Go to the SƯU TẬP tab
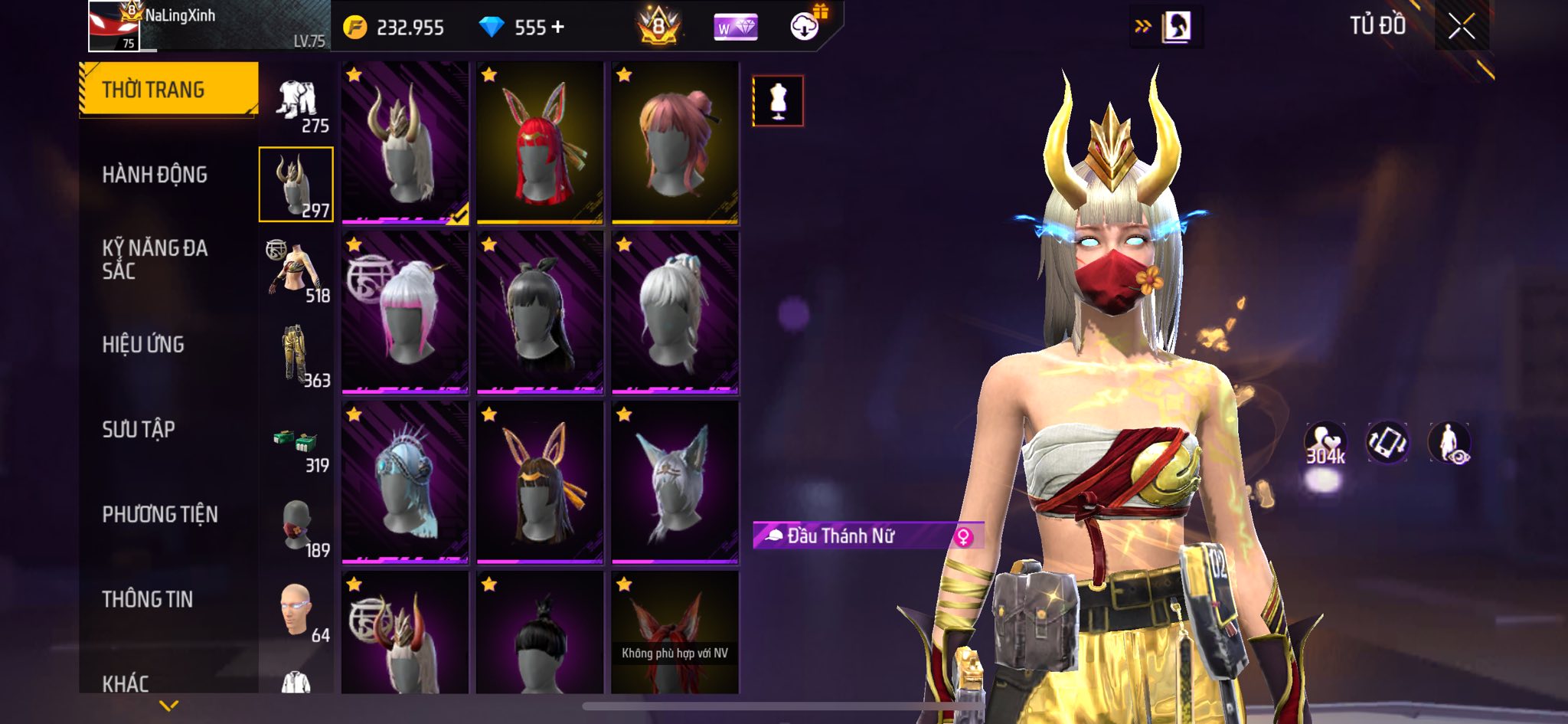The image size is (1568, 724). pos(139,429)
